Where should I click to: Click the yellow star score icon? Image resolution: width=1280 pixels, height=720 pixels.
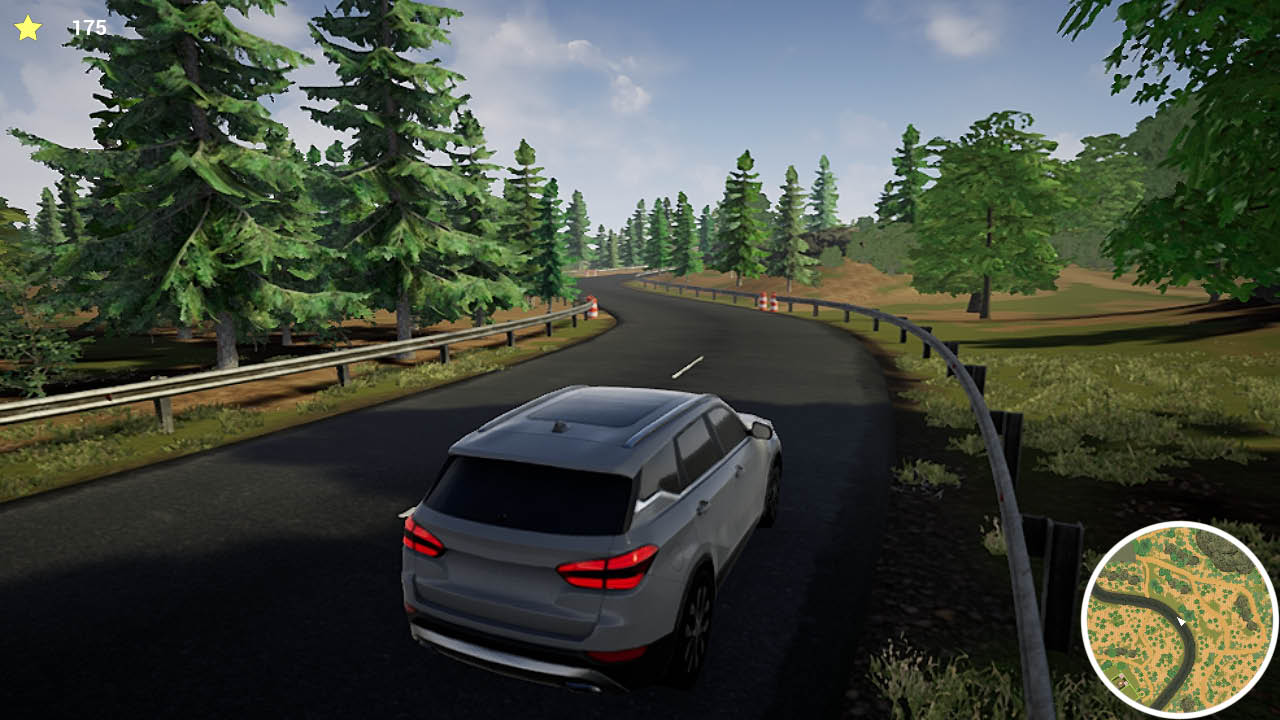(27, 26)
